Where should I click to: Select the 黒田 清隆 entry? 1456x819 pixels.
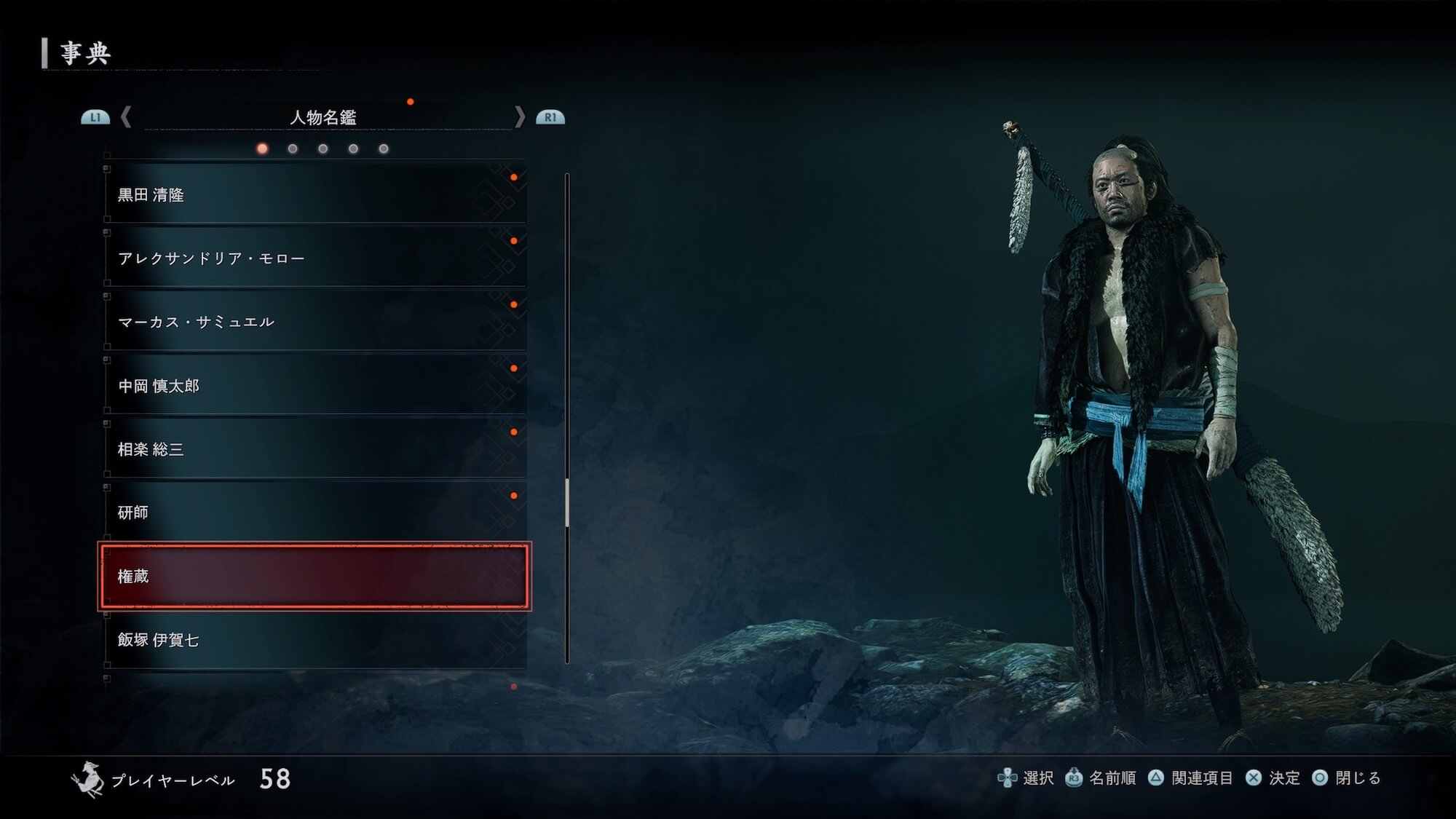[314, 194]
